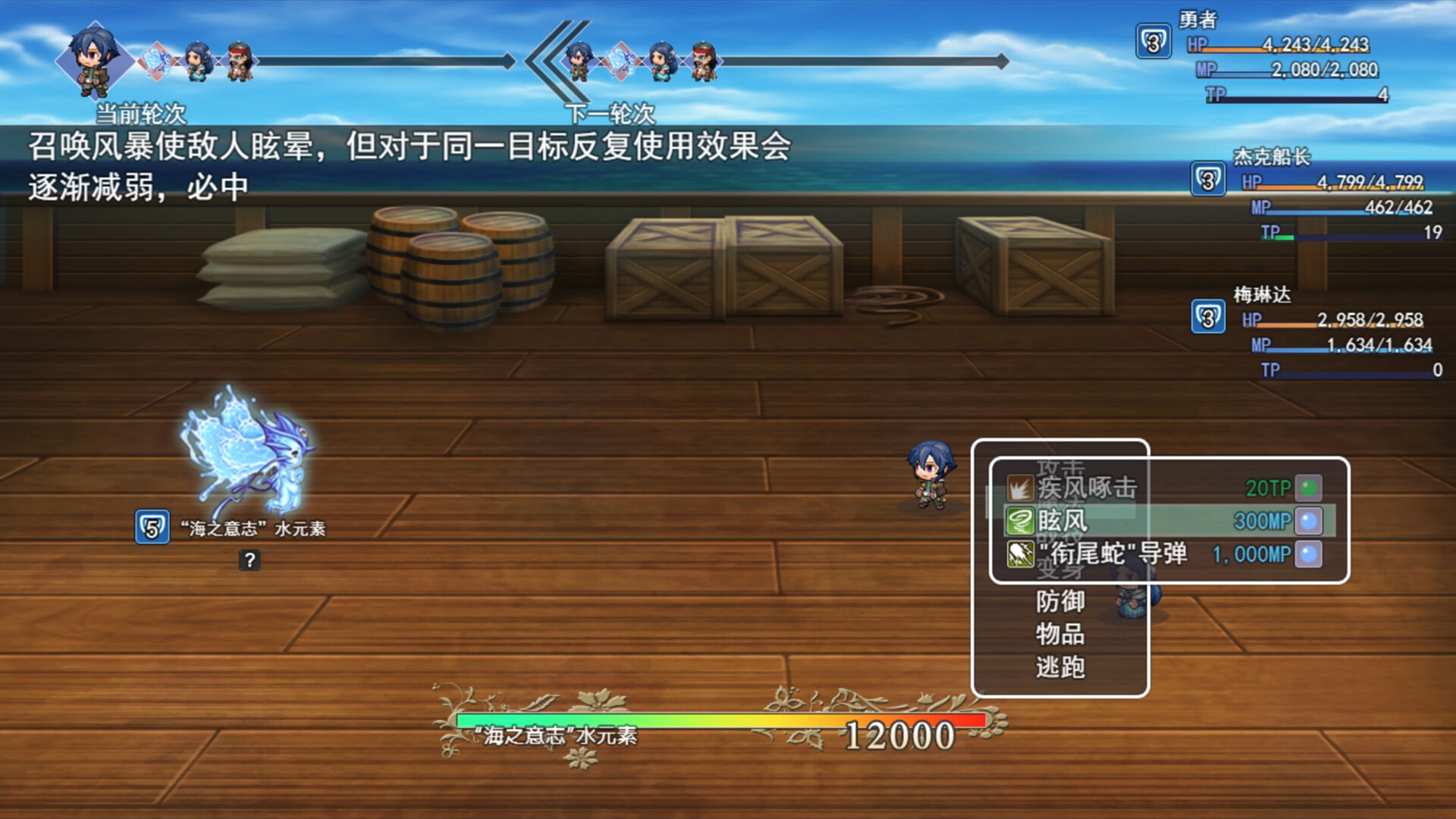
Task: Choose the 防御 command
Action: pyautogui.click(x=1059, y=603)
